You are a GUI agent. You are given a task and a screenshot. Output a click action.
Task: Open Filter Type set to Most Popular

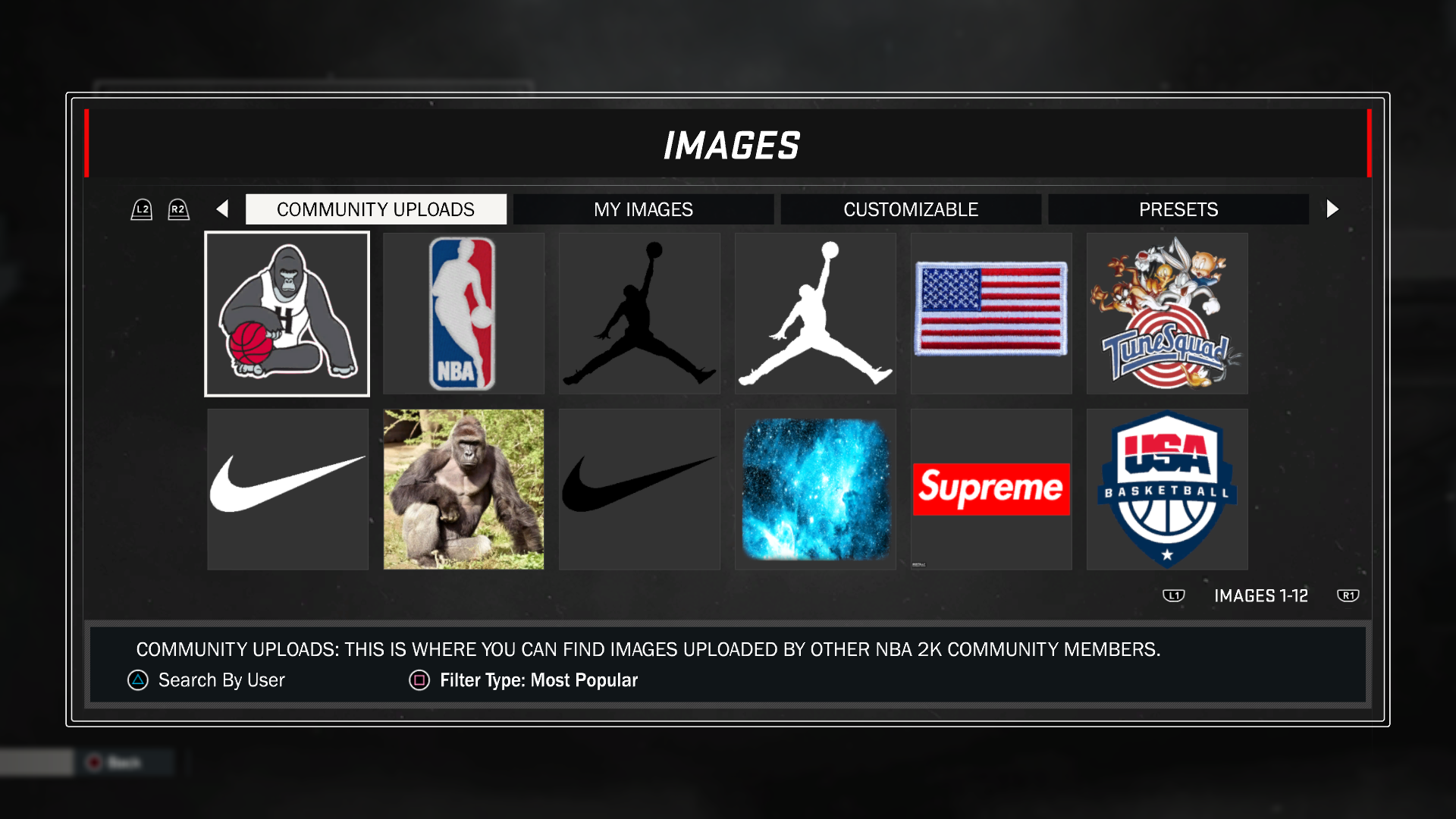click(x=538, y=680)
